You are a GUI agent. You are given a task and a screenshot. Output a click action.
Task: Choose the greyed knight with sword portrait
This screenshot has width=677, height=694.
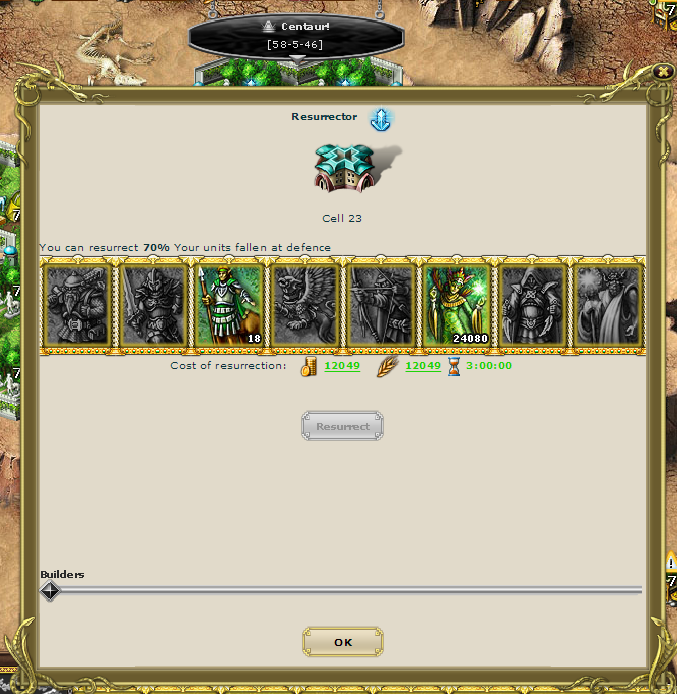153,305
